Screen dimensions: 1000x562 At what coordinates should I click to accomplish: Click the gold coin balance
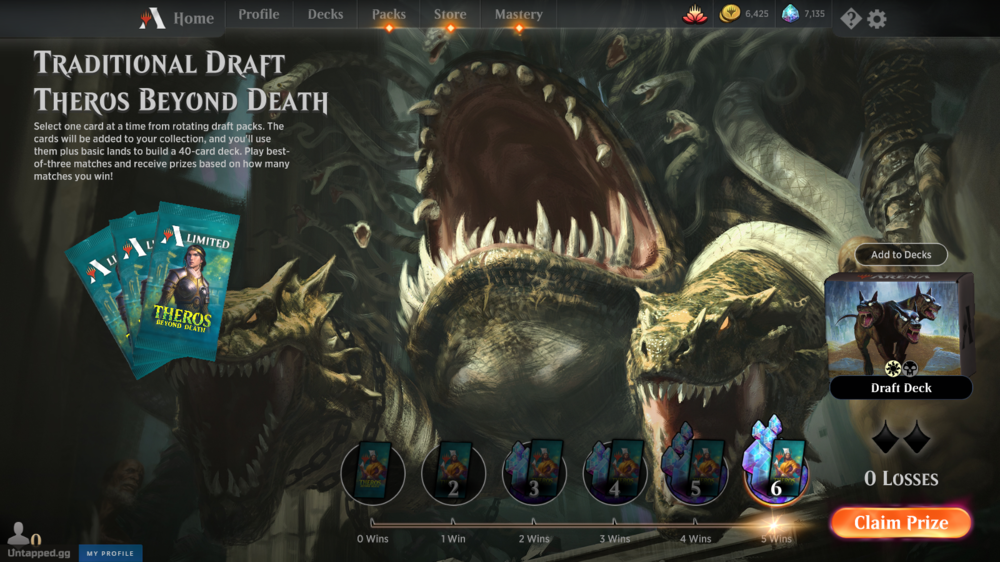(x=745, y=14)
